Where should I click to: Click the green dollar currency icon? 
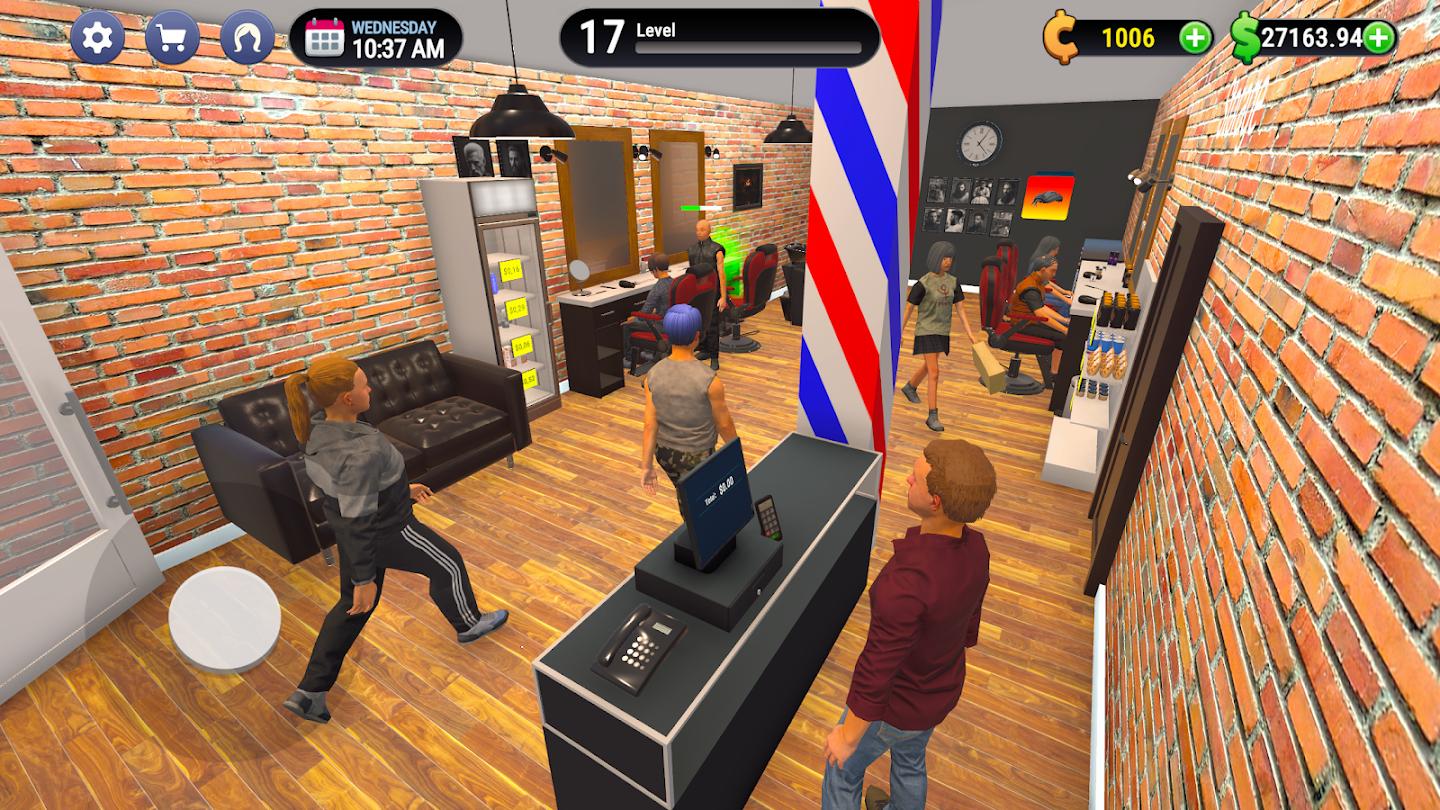click(1245, 38)
